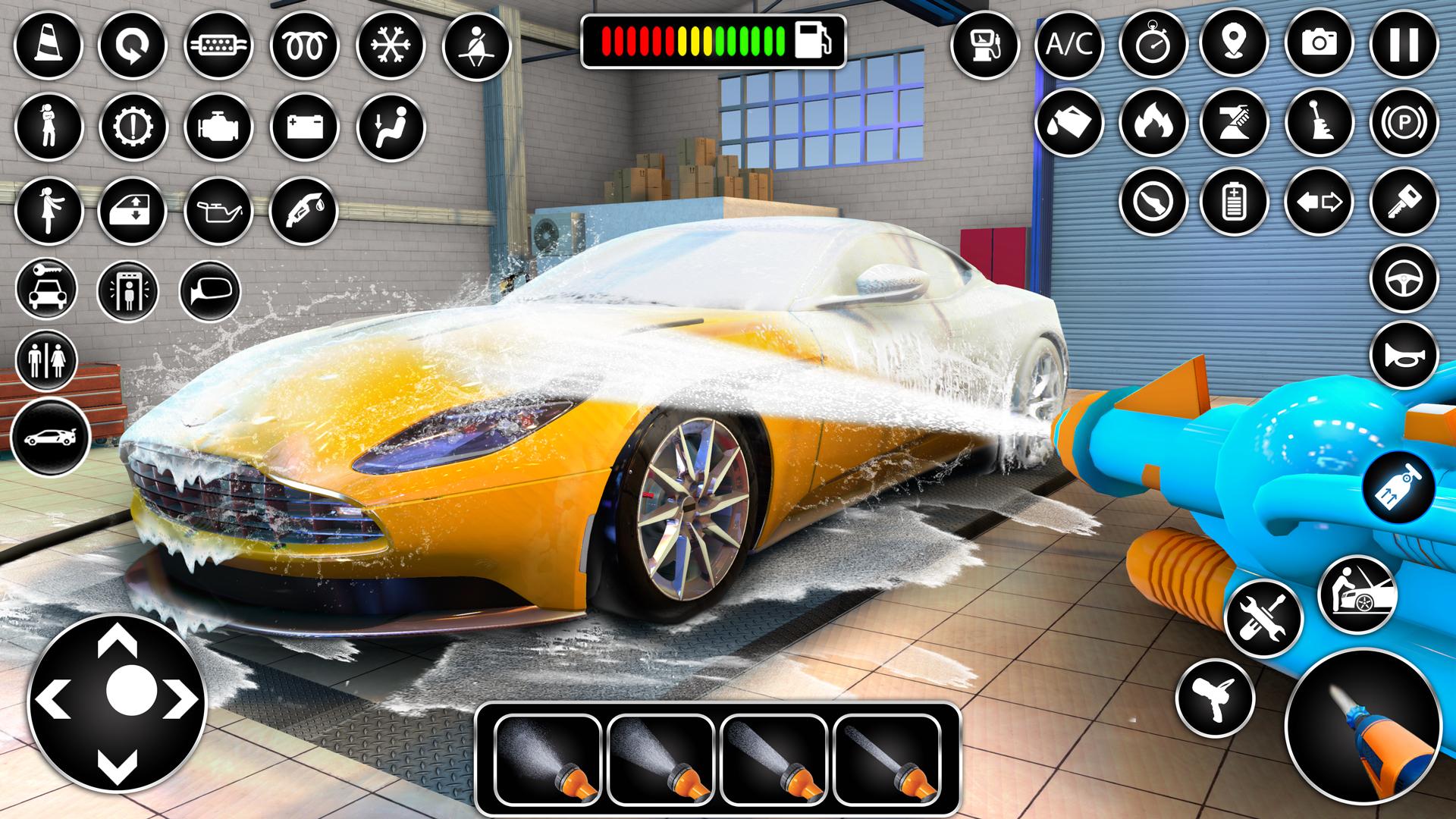Open the map location pin icon
1456x819 pixels.
click(x=1235, y=43)
